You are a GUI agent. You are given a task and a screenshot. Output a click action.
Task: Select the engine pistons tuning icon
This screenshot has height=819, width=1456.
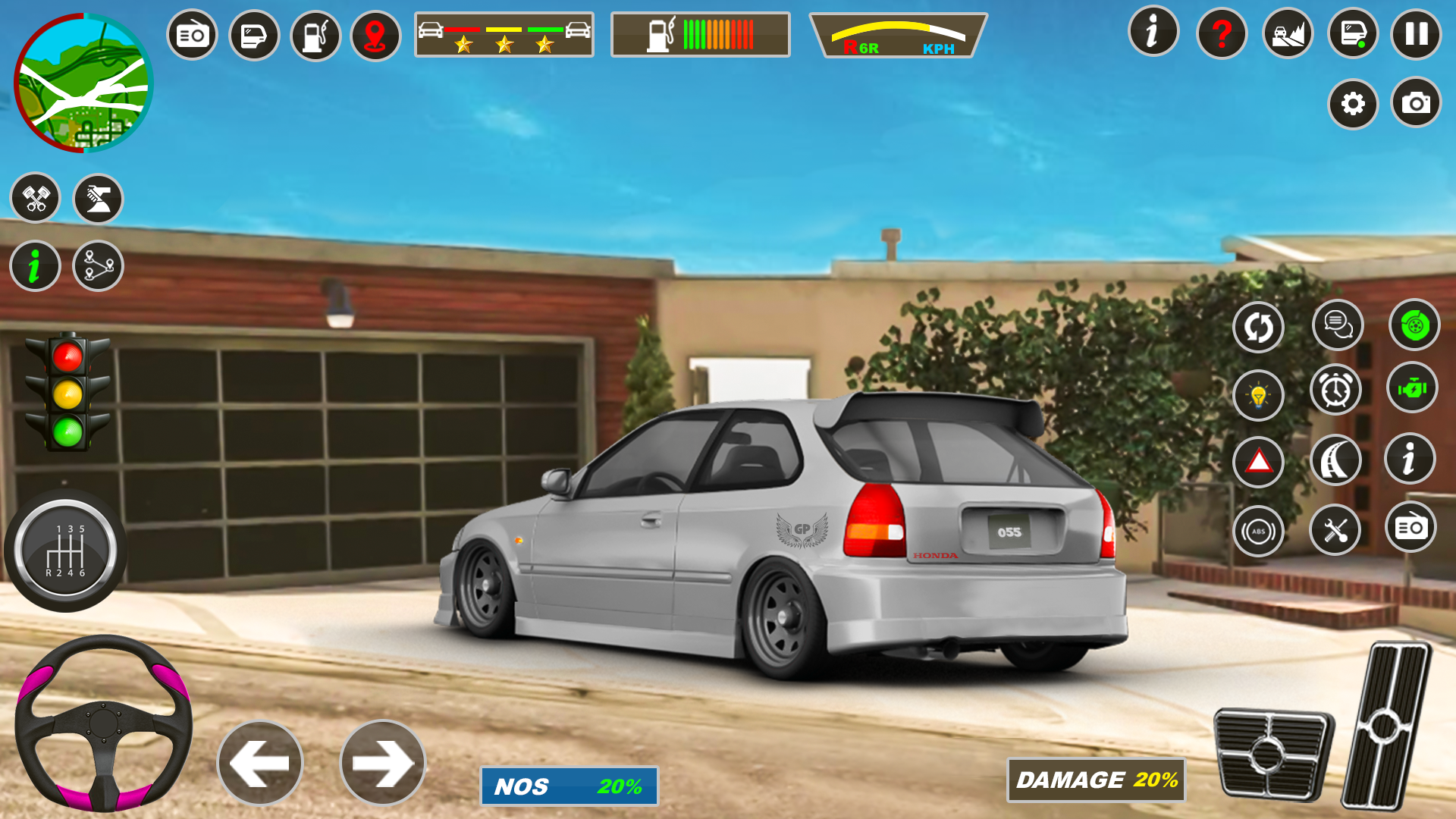(36, 197)
